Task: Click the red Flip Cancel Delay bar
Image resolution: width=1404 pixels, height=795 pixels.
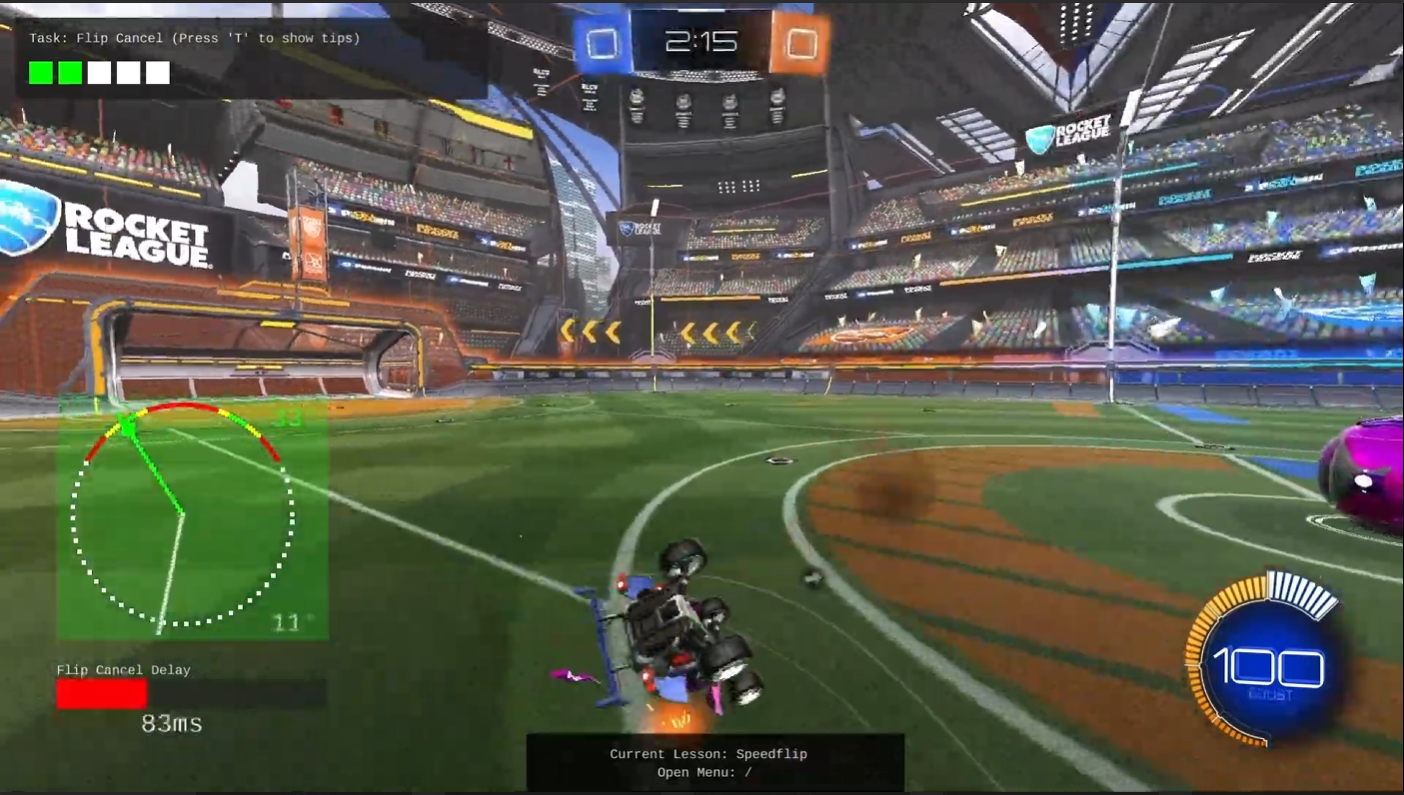Action: pyautogui.click(x=101, y=694)
